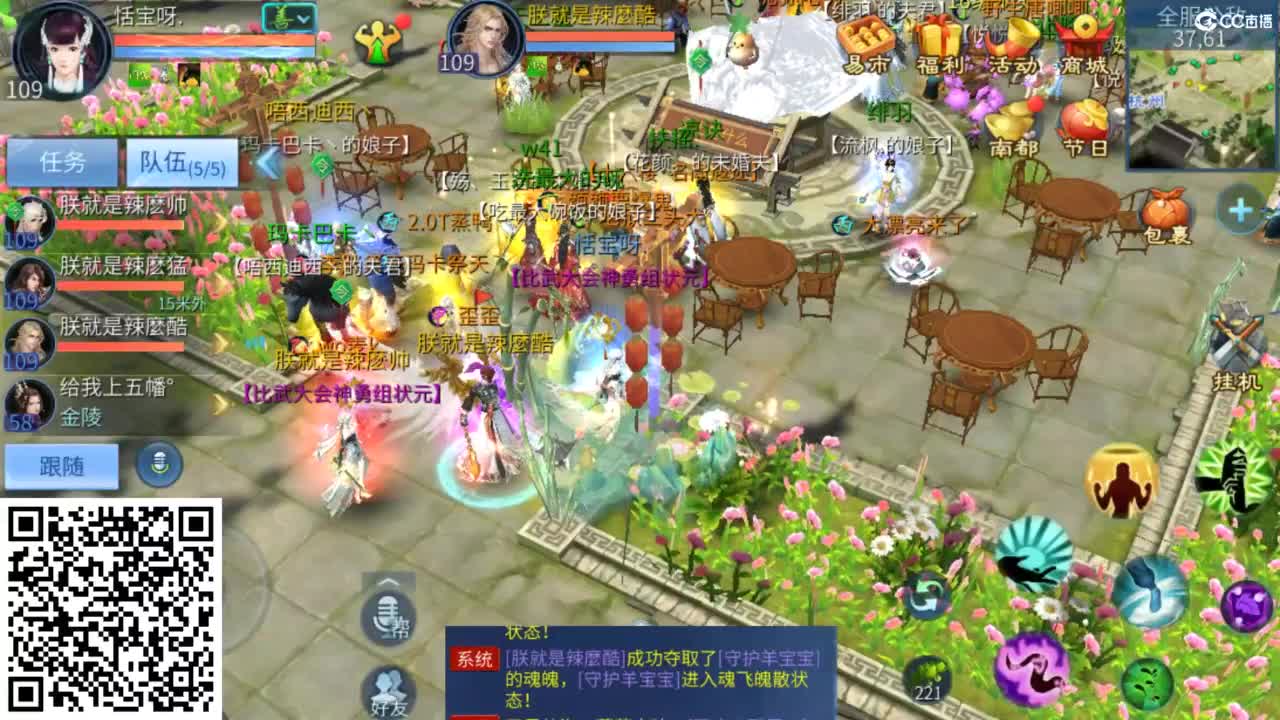Switch to the 队伍(5/5) tab
Viewport: 1280px width, 720px height.
point(179,162)
